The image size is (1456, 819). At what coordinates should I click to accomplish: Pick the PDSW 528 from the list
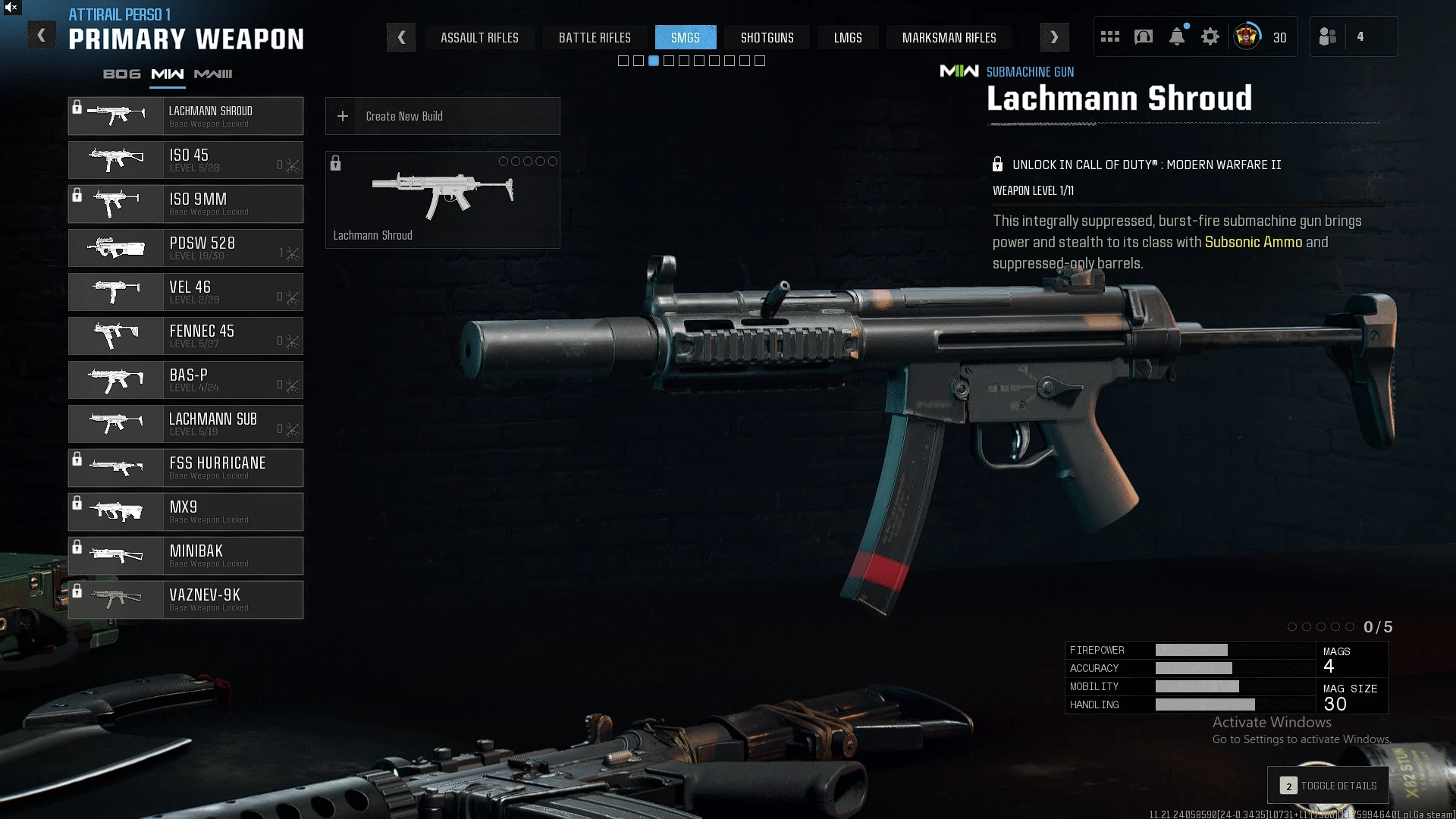(186, 248)
